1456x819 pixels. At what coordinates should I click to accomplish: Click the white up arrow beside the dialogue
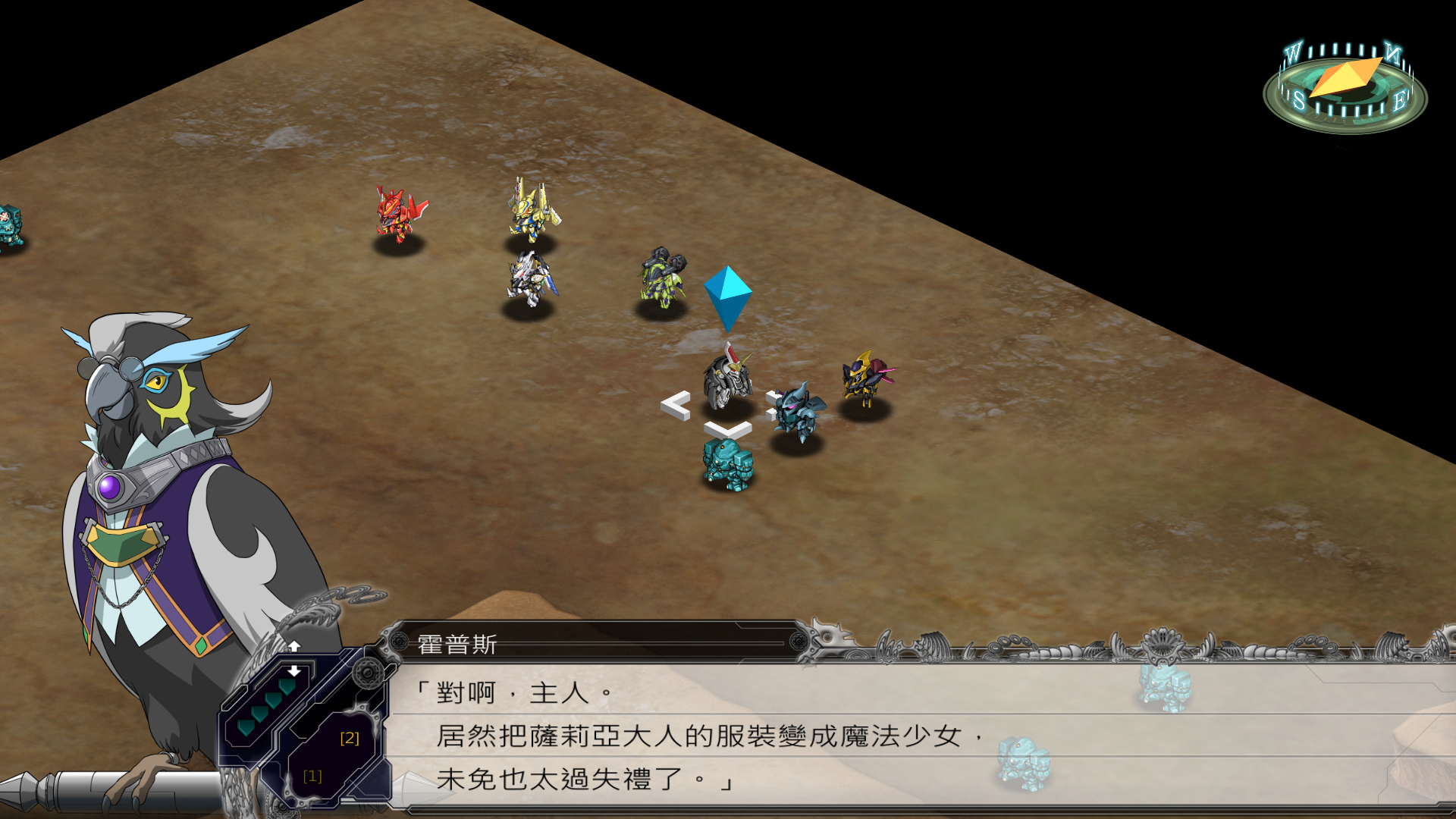click(x=294, y=646)
